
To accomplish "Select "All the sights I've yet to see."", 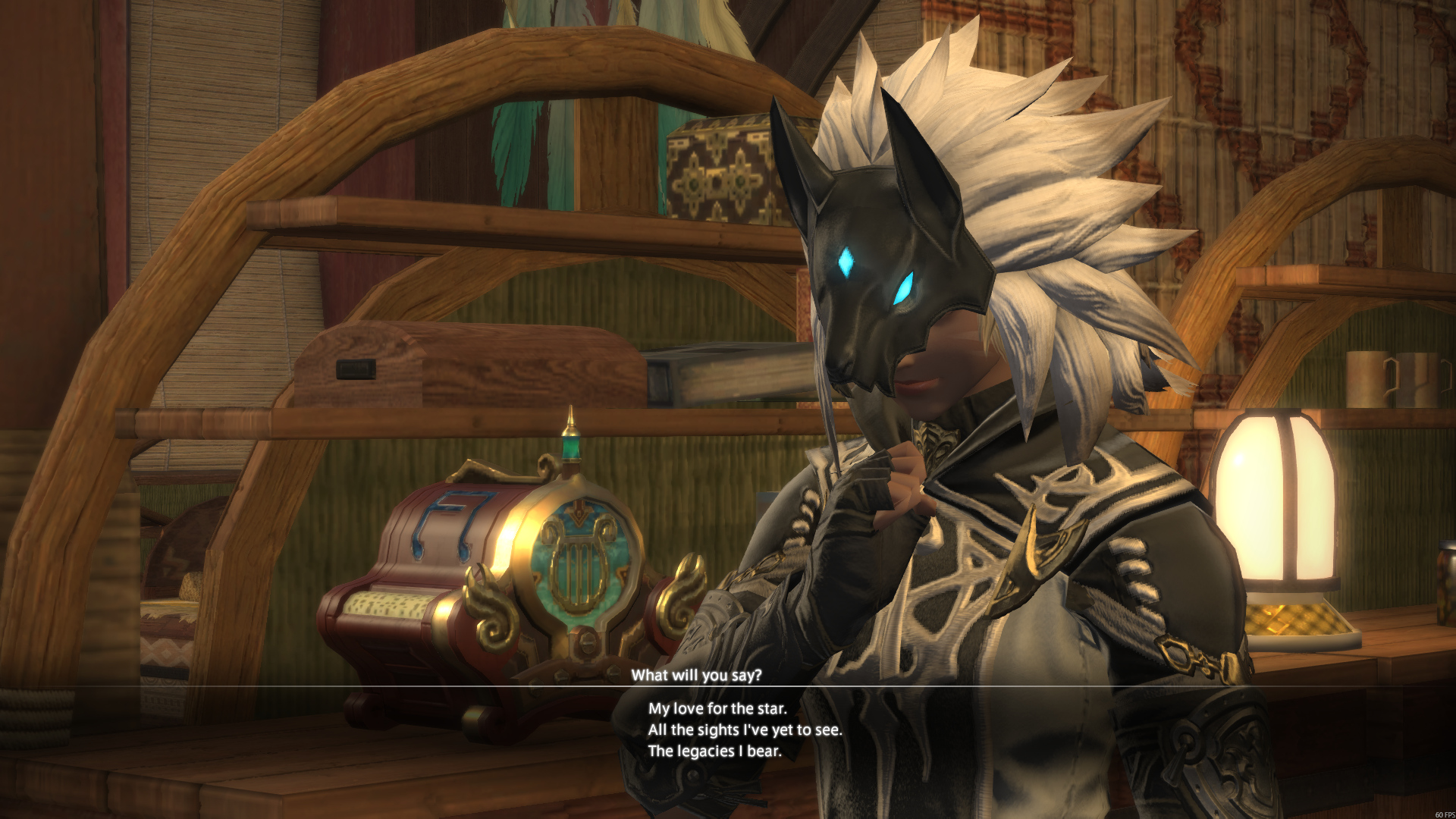I will [x=745, y=730].
